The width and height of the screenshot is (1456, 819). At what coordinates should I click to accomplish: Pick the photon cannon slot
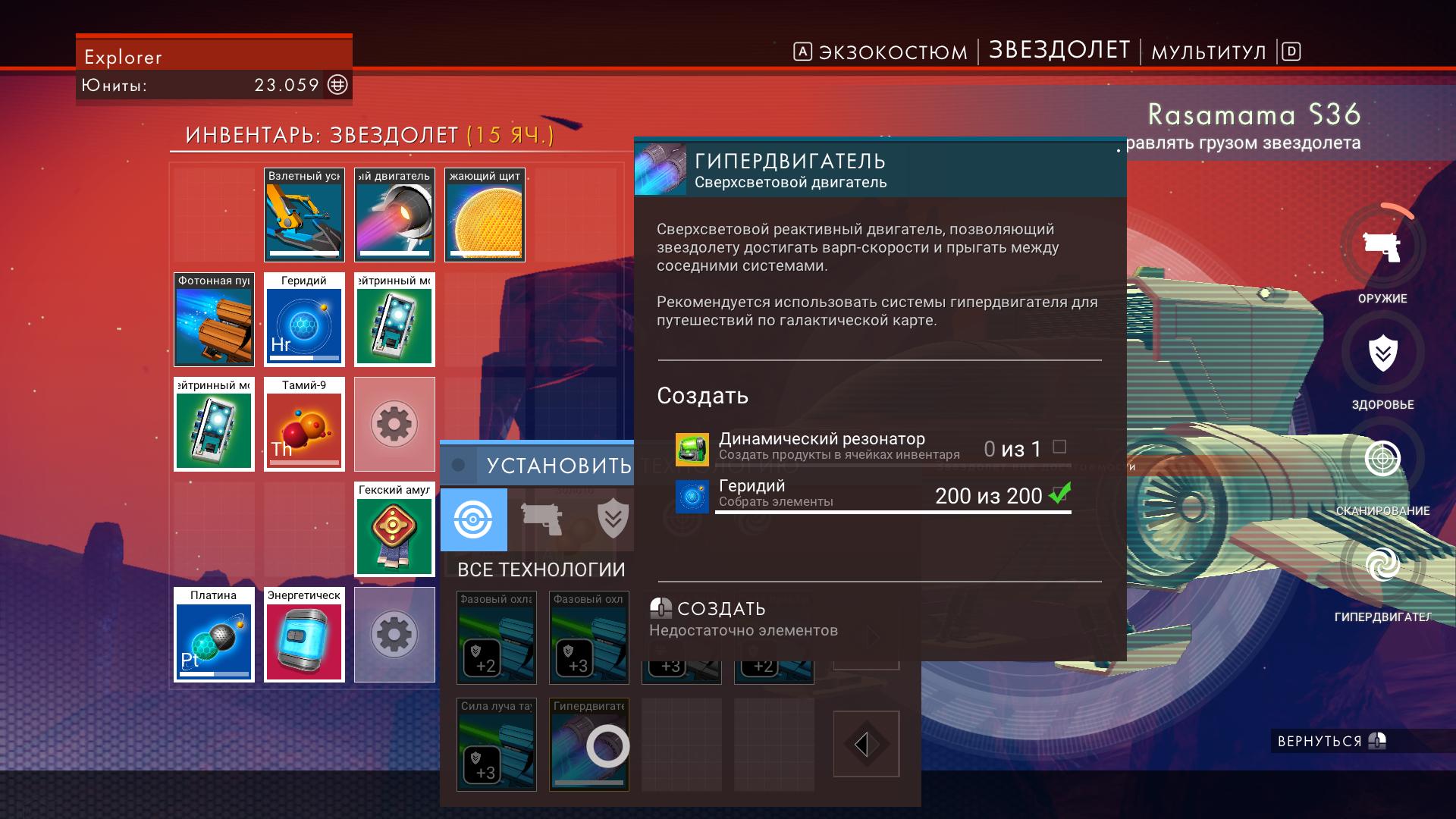pos(214,320)
